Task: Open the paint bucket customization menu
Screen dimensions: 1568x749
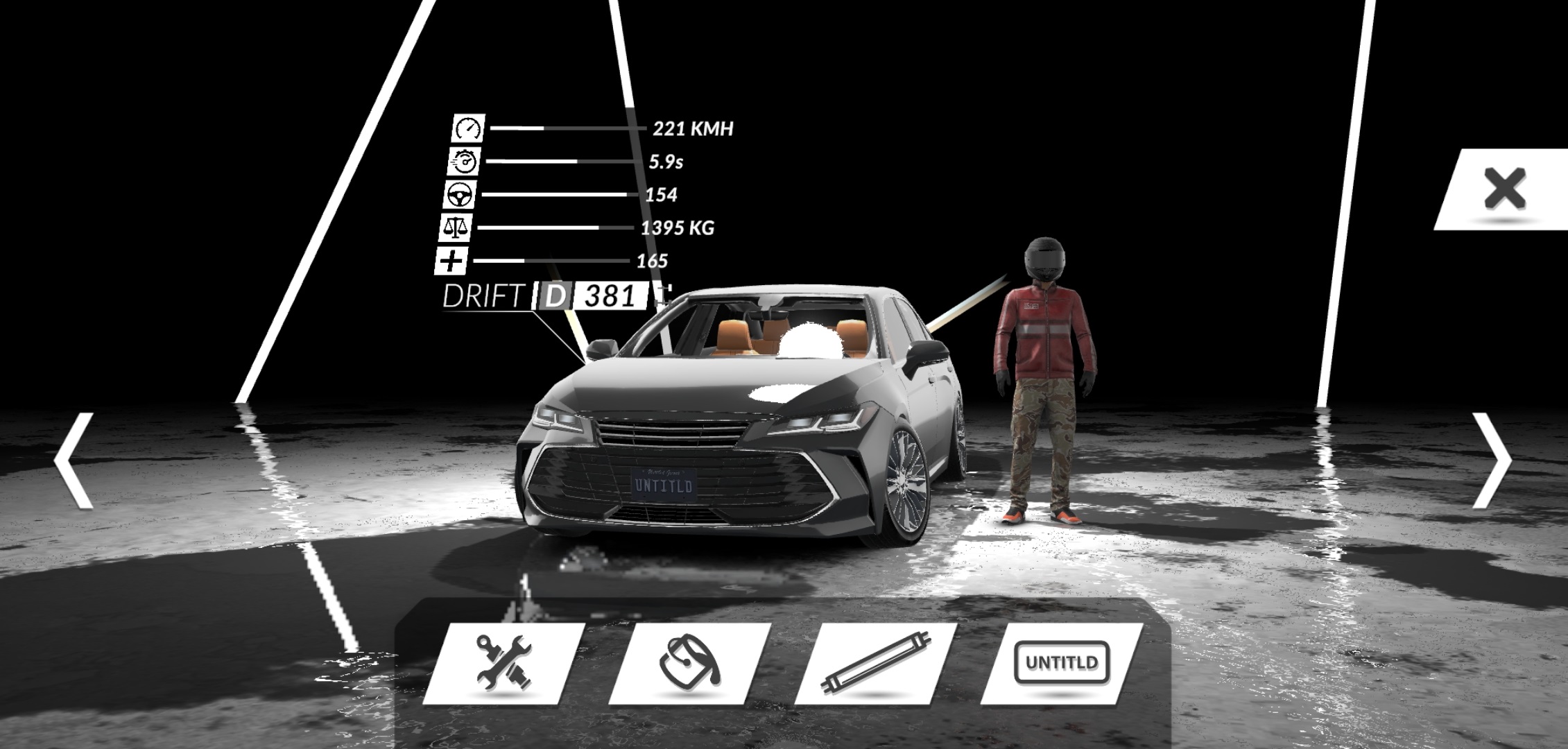Action: pyautogui.click(x=690, y=663)
